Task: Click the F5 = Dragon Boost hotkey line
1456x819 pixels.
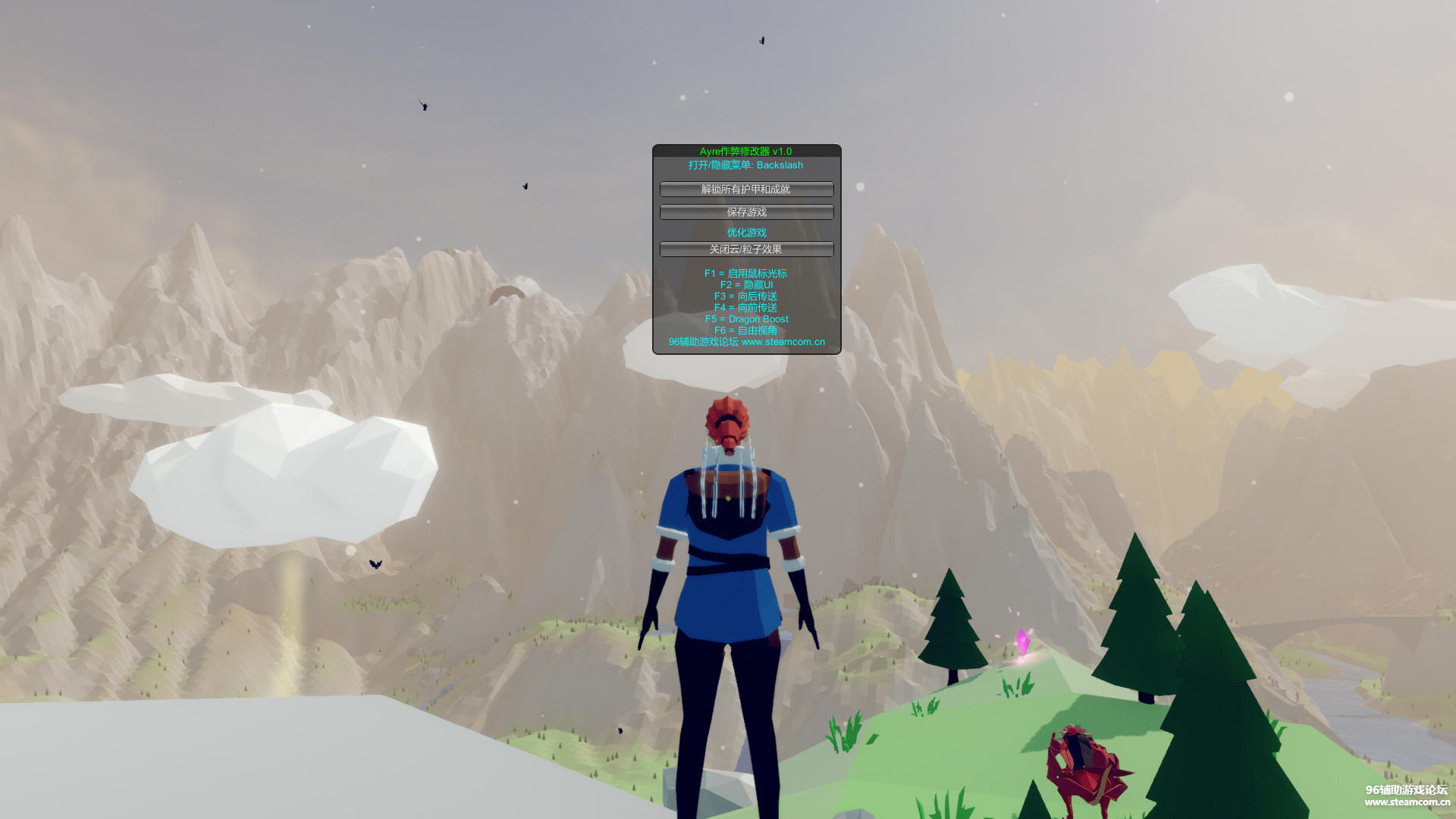Action: click(x=745, y=319)
